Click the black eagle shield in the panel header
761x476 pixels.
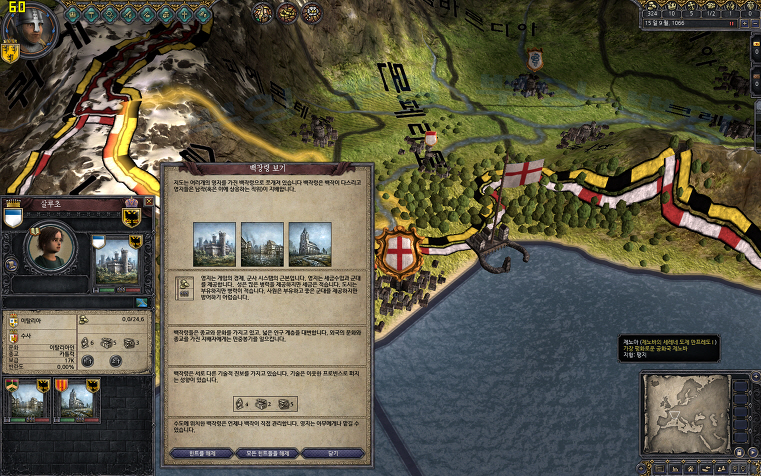coord(130,217)
